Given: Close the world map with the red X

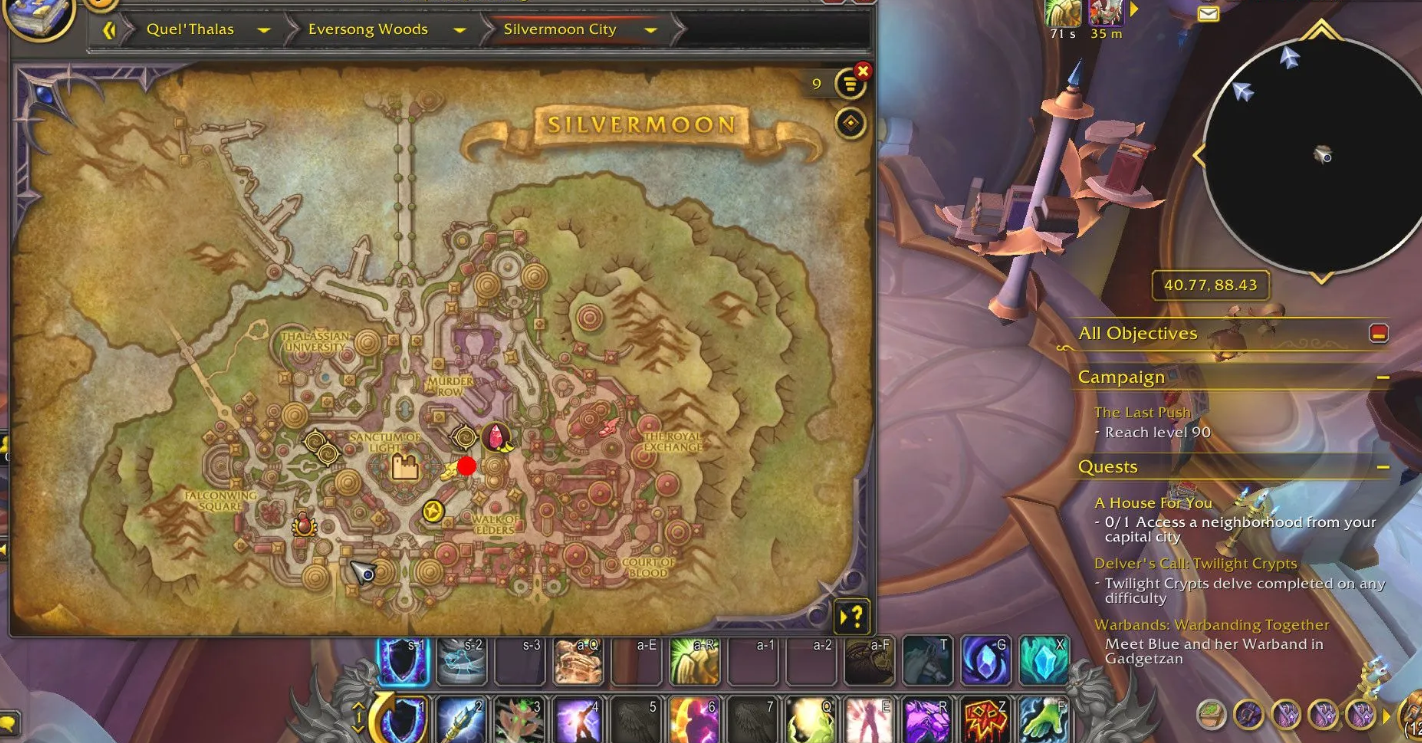Looking at the screenshot, I should point(863,71).
